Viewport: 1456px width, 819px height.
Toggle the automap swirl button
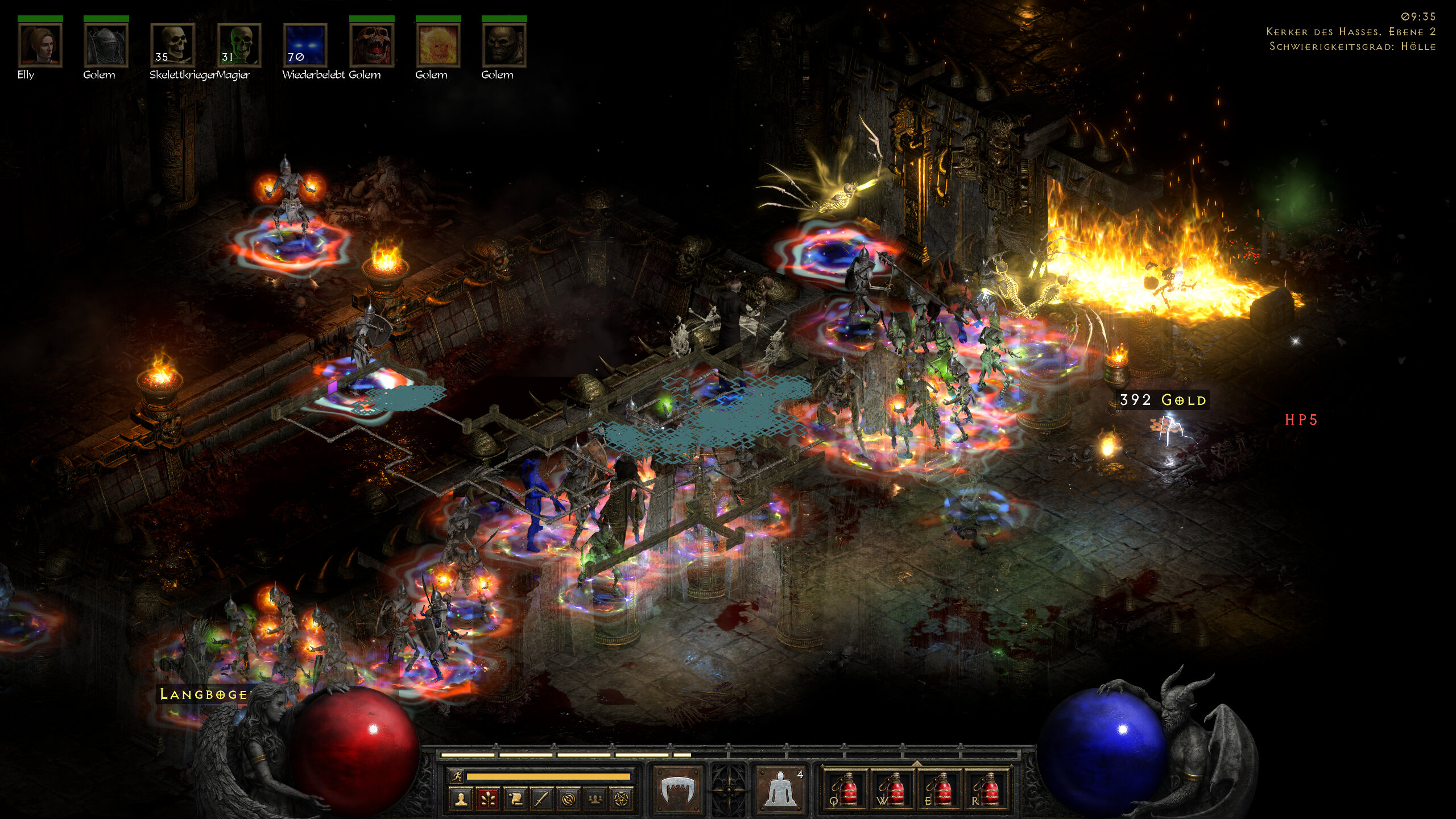click(x=568, y=799)
